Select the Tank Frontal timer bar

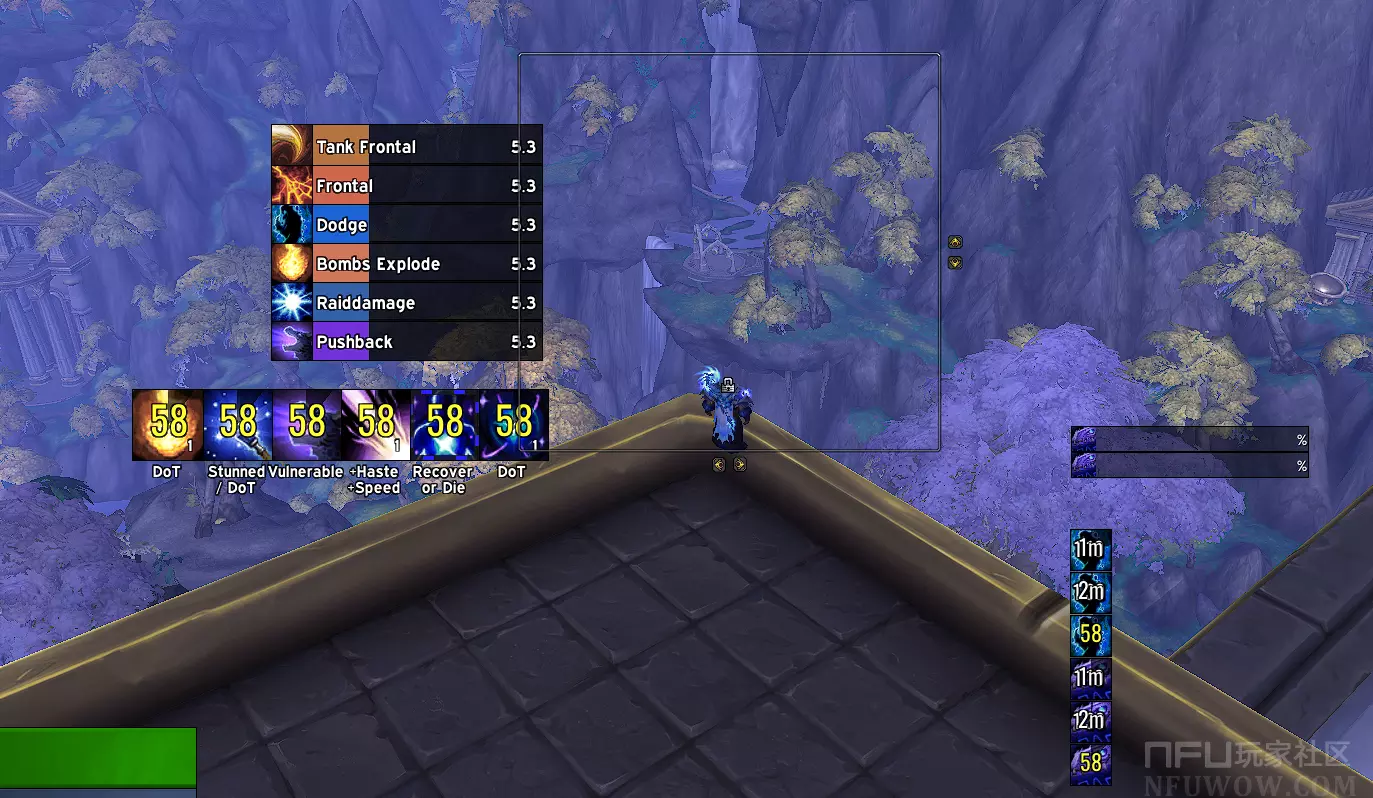tap(407, 147)
